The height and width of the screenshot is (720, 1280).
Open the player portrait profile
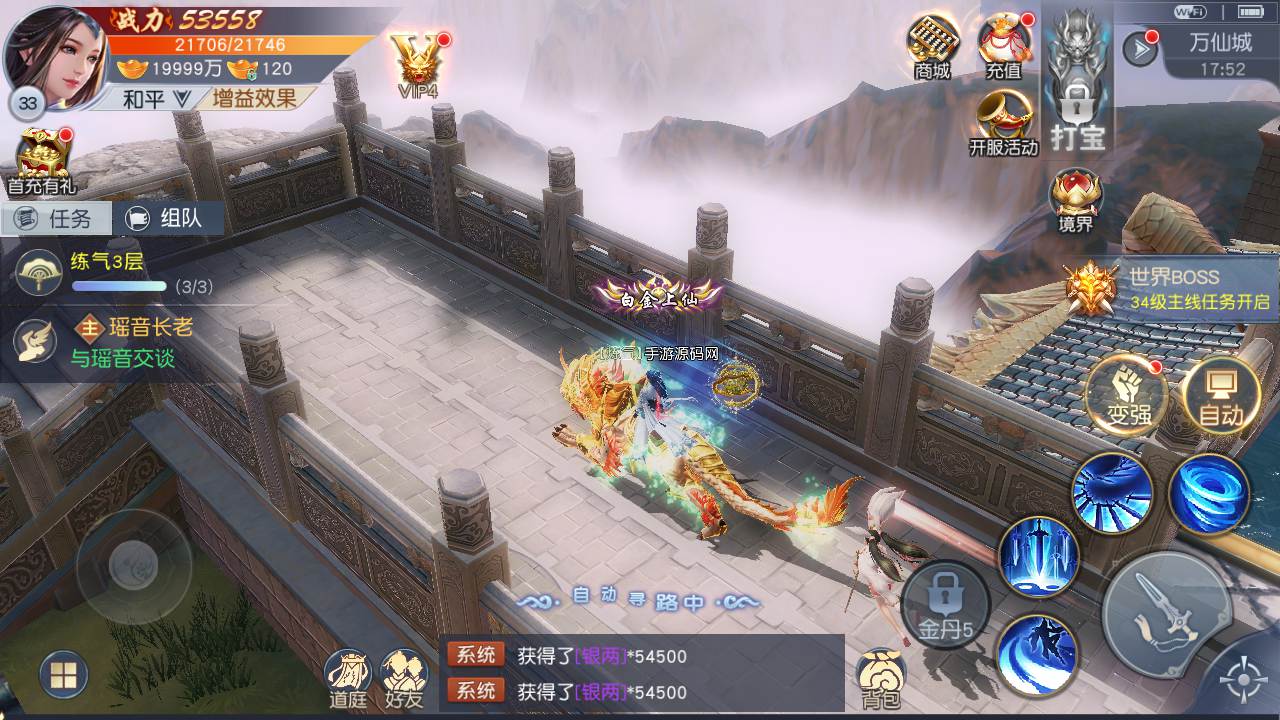click(x=58, y=55)
